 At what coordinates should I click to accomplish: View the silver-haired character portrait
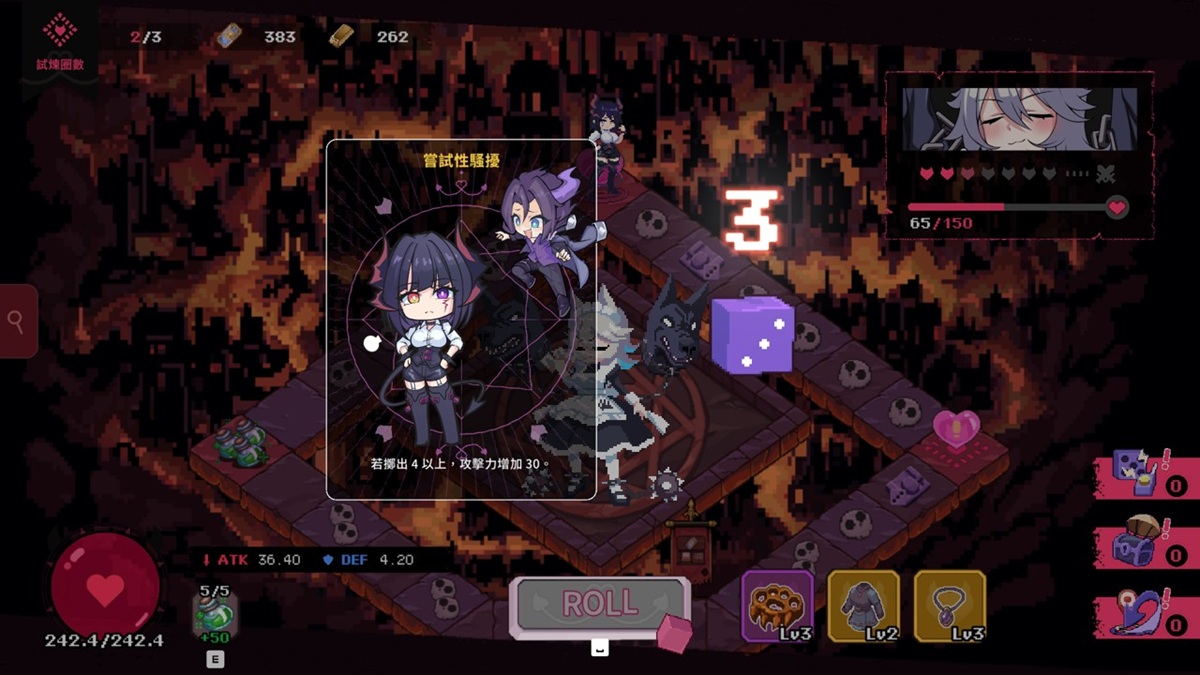tap(1019, 119)
